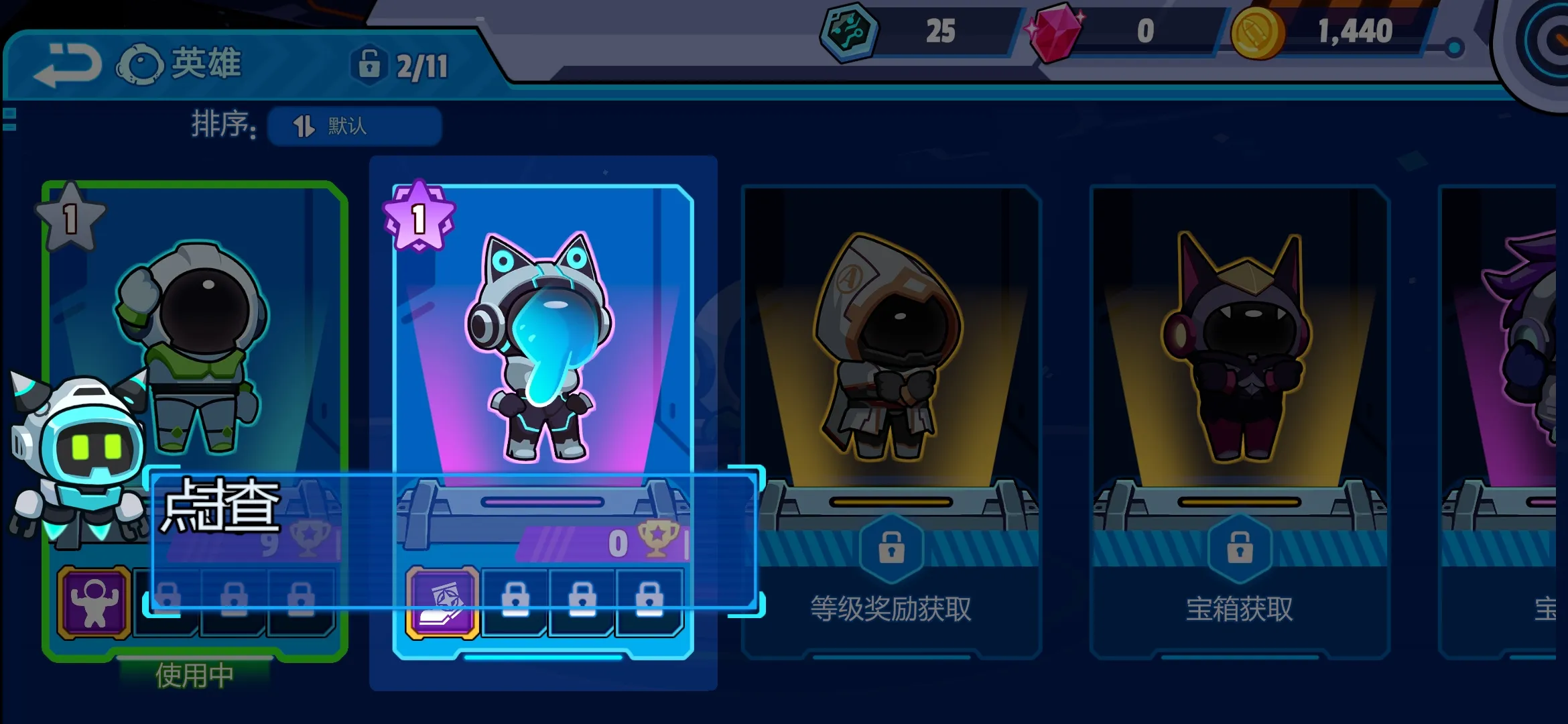Open the purple card skill icon
Screen dimensions: 1568x724
[442, 601]
